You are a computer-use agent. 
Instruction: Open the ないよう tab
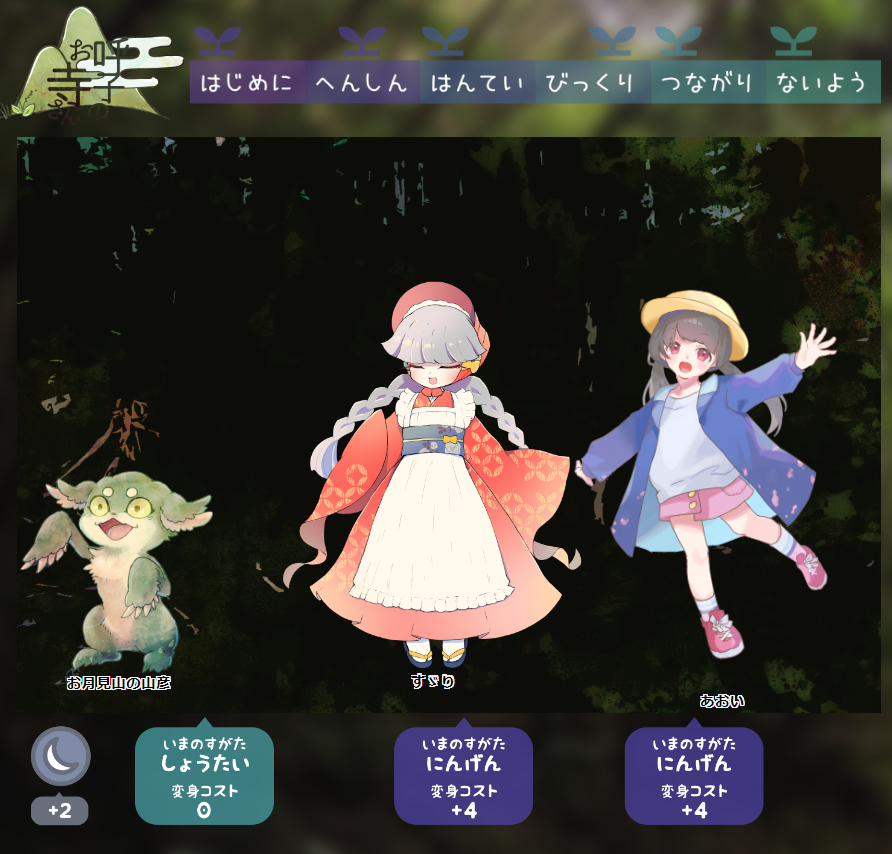822,83
